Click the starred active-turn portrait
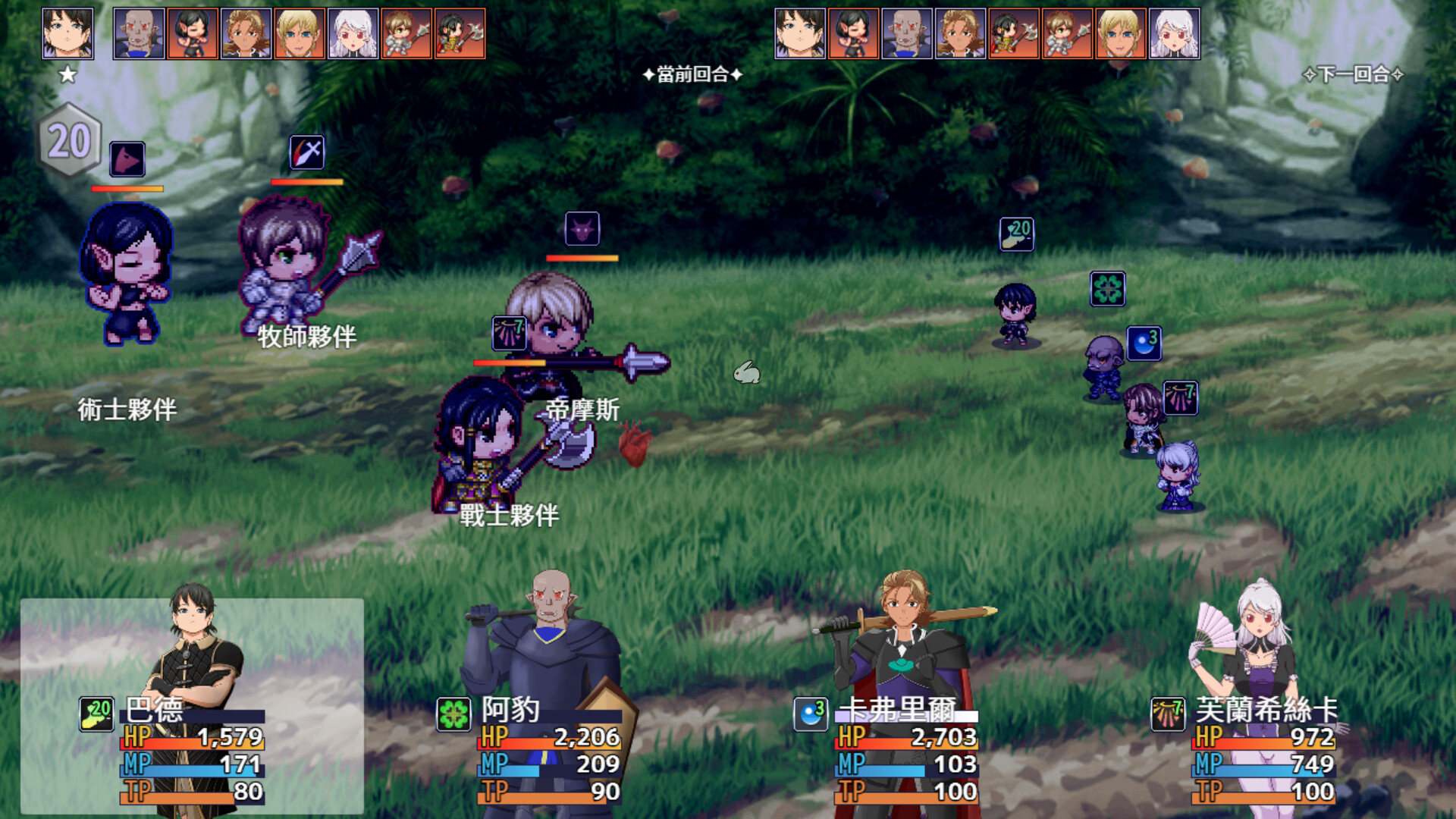 [x=67, y=33]
